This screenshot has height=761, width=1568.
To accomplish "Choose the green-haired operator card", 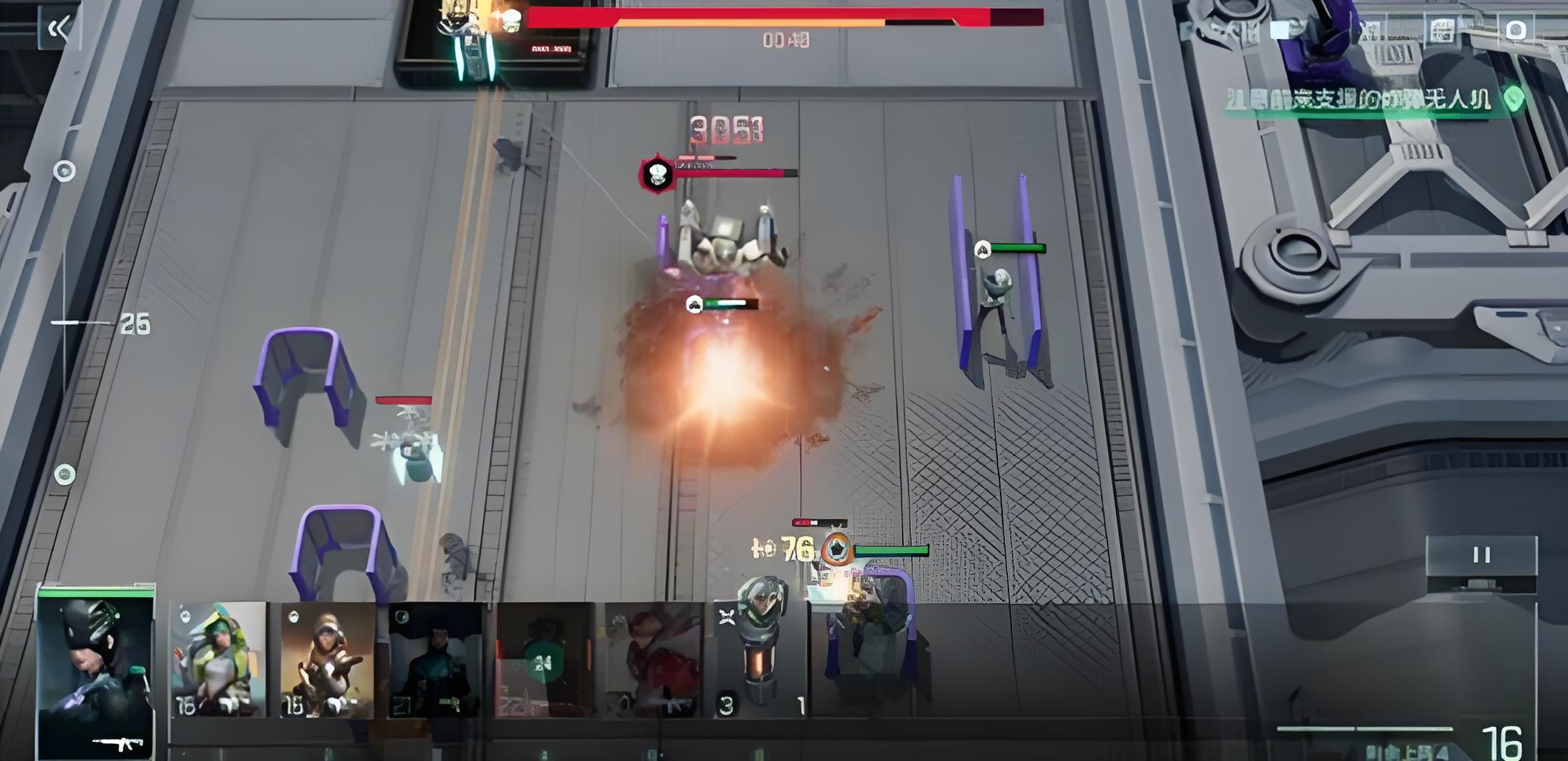I will [x=218, y=659].
